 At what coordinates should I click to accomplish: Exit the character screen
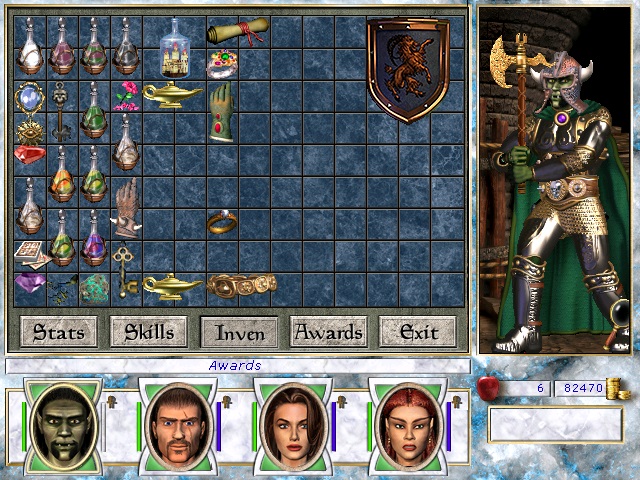pyautogui.click(x=418, y=331)
